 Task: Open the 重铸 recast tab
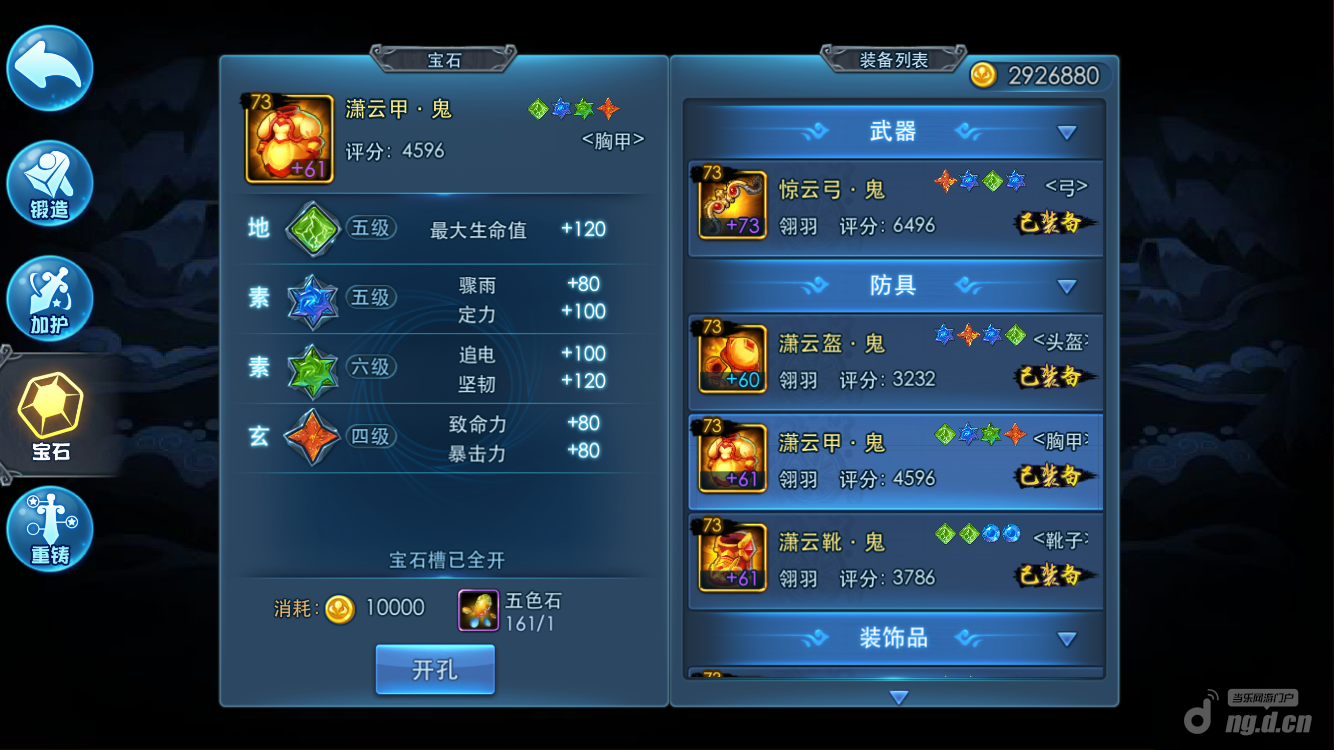pyautogui.click(x=50, y=529)
